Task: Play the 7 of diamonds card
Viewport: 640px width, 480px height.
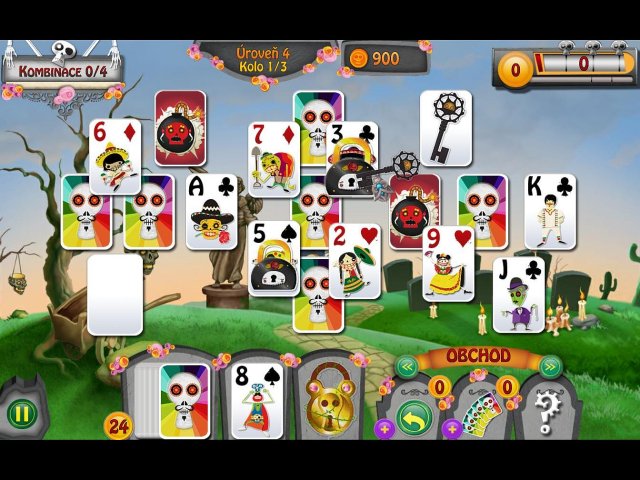Action: pos(273,159)
